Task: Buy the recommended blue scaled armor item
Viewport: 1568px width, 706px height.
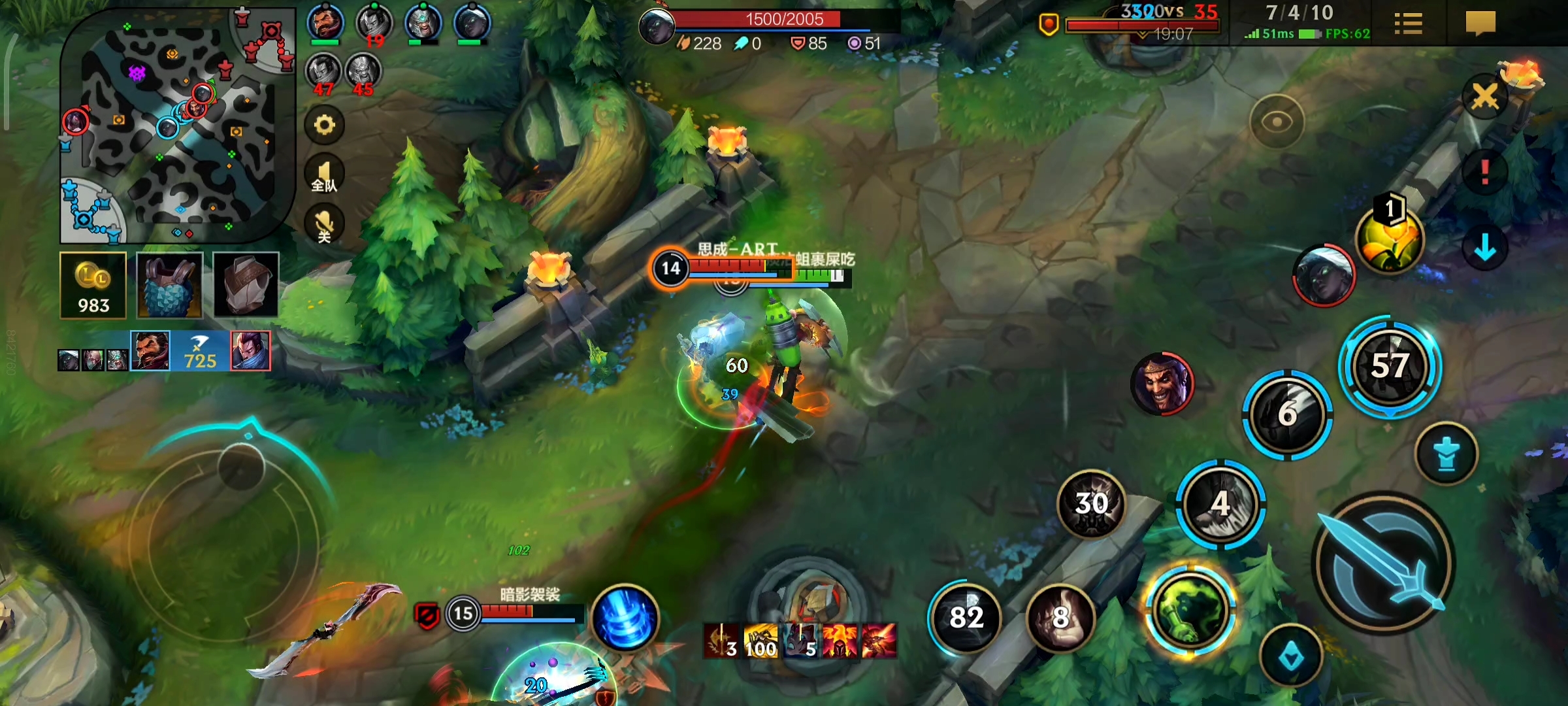Action: (170, 286)
